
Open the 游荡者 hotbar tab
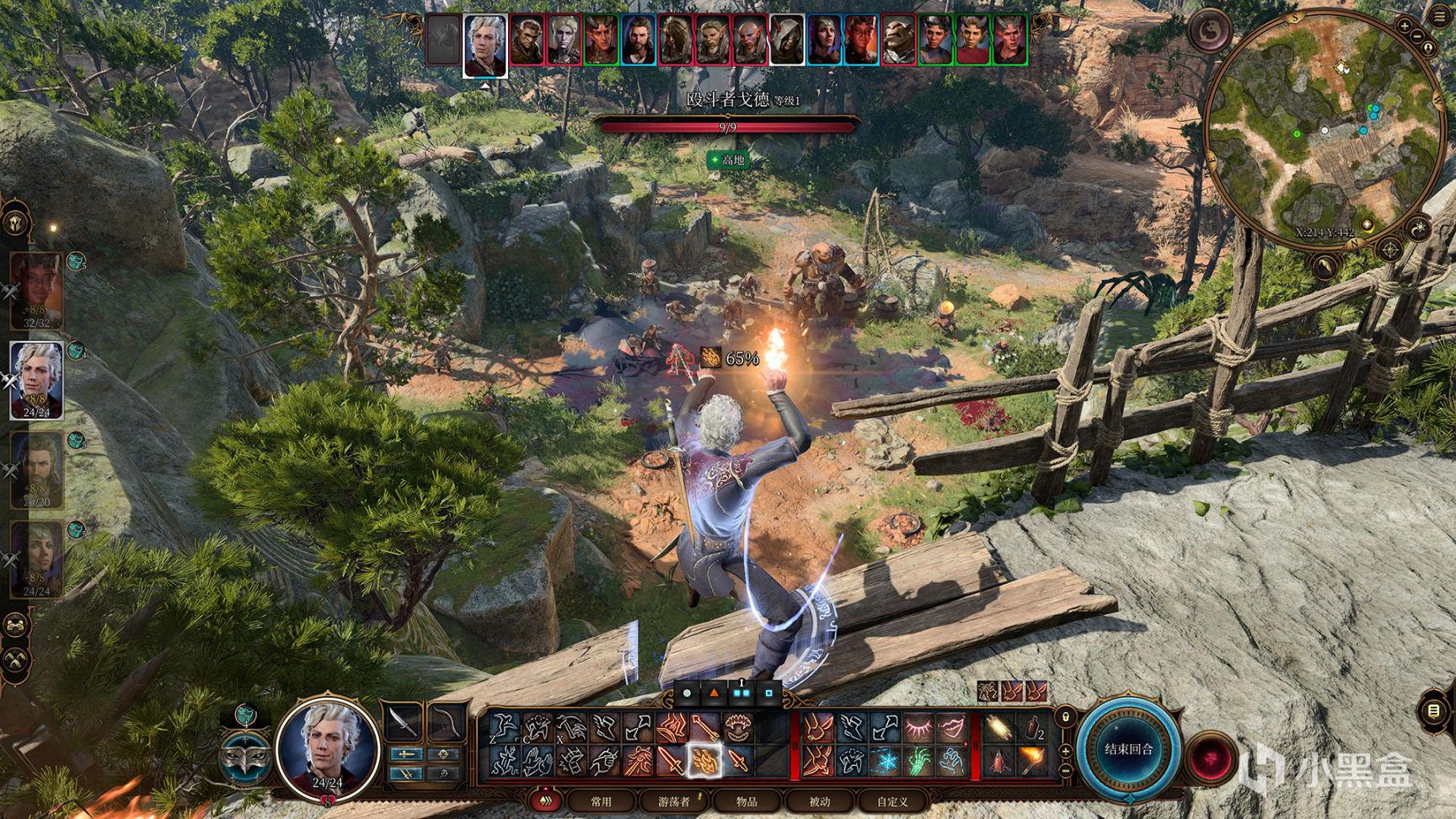pyautogui.click(x=673, y=801)
